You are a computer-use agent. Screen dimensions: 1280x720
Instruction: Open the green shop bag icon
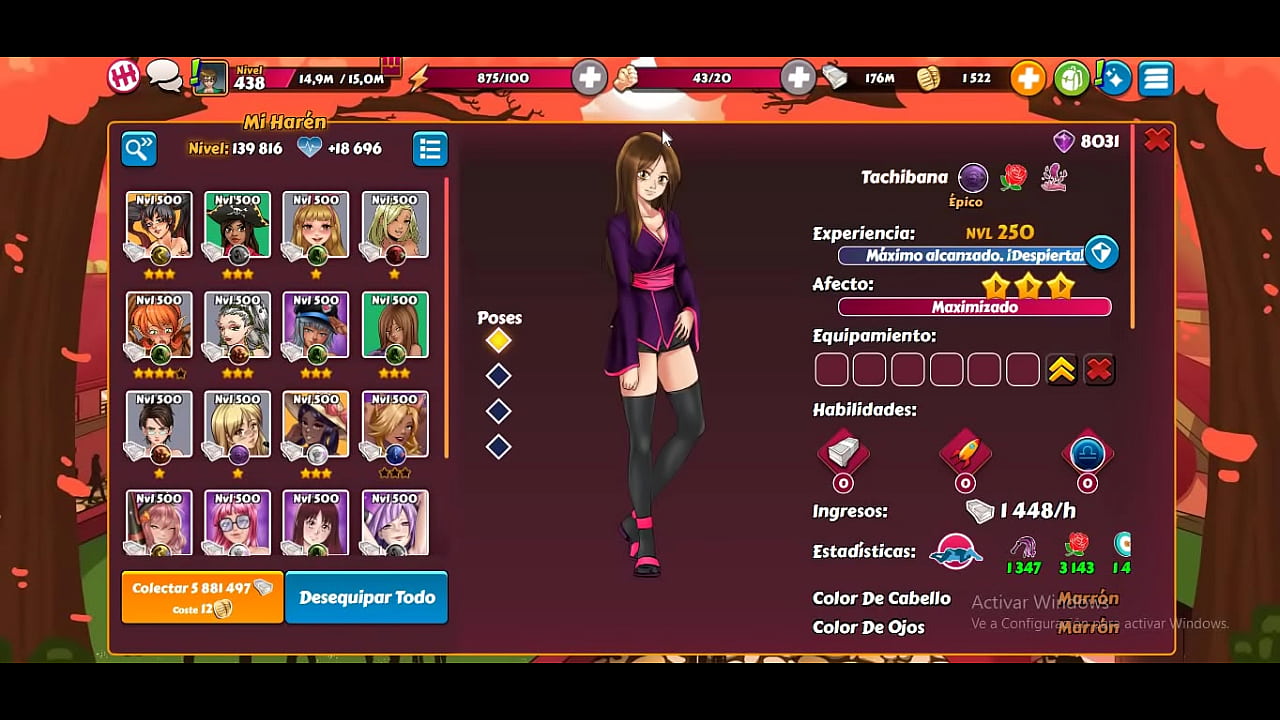coord(1070,77)
